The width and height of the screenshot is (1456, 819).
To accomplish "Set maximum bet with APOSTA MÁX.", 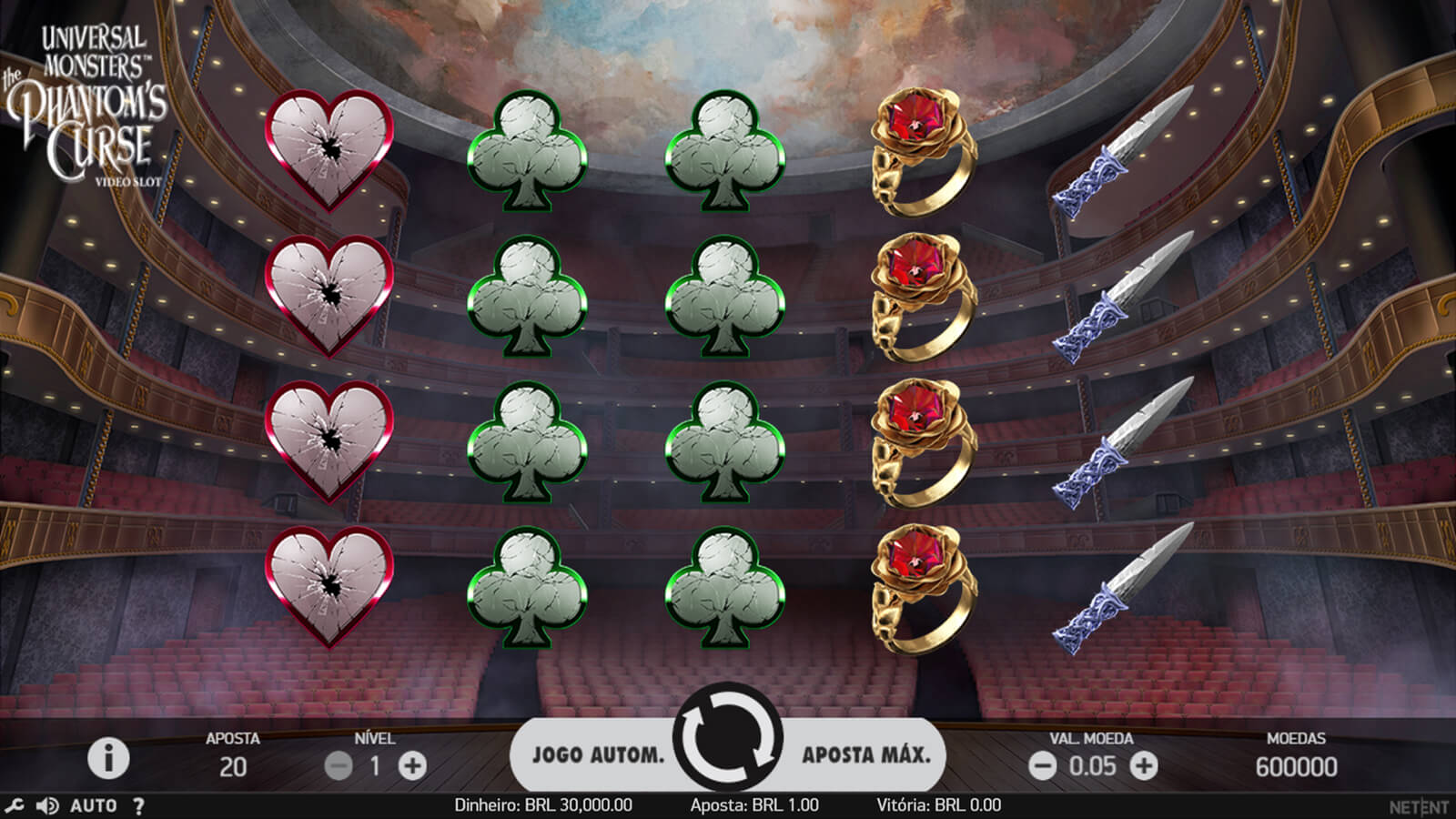I will 865,754.
